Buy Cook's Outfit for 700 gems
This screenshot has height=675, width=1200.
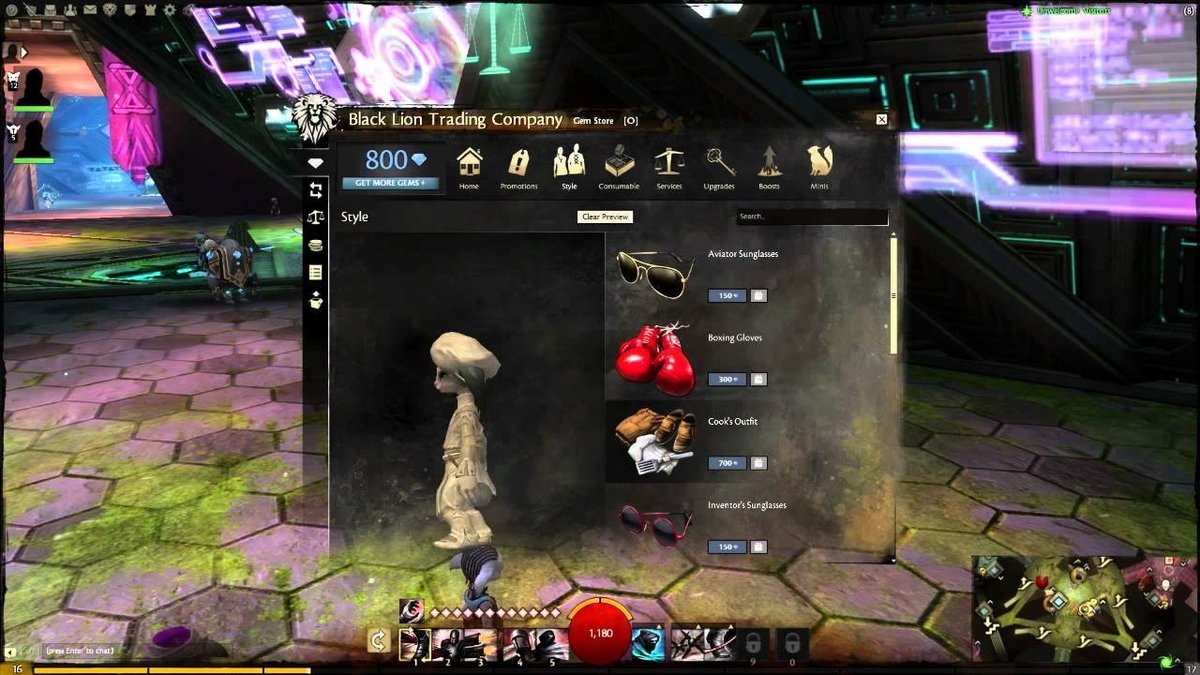(x=723, y=463)
